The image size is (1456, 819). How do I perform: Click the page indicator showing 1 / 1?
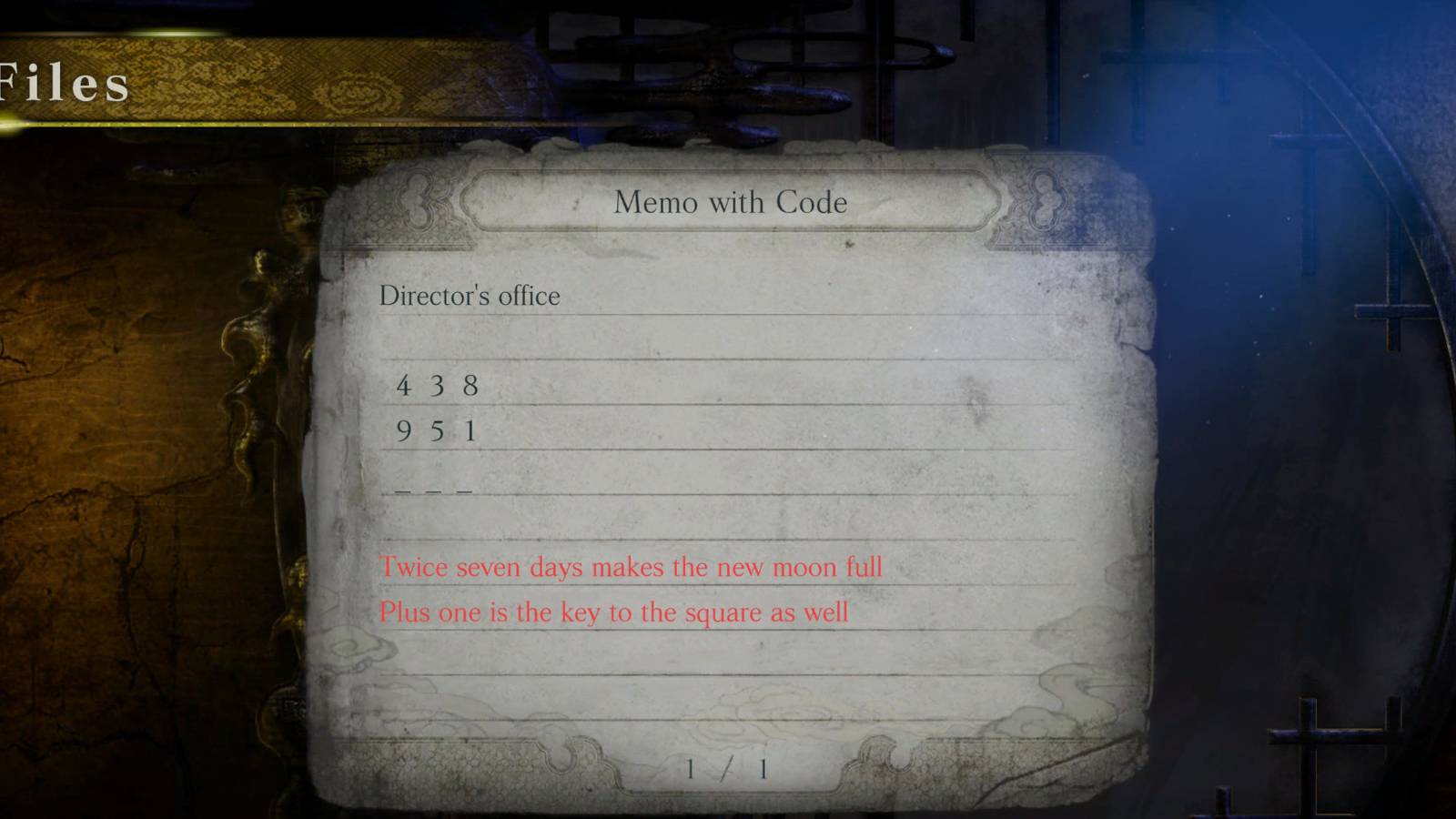pyautogui.click(x=725, y=767)
